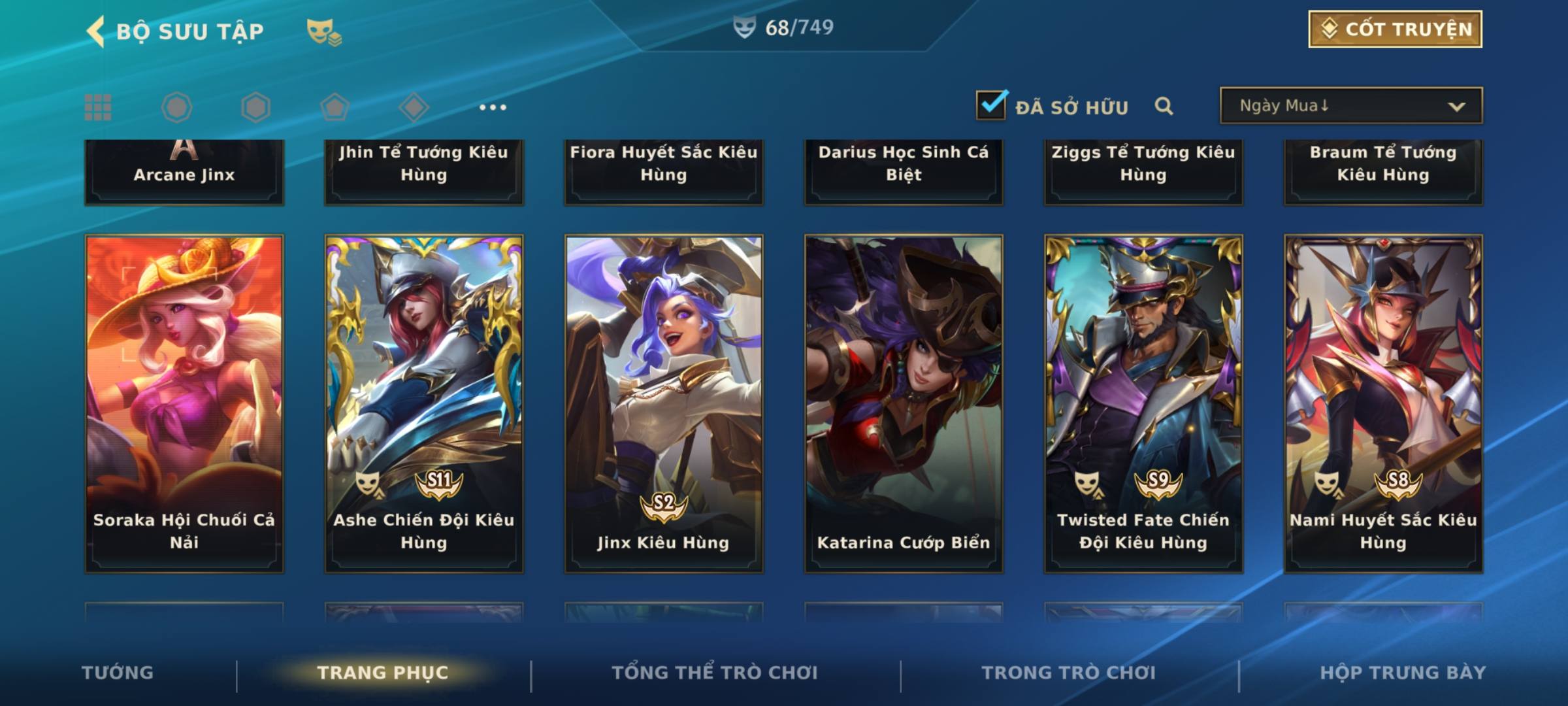
Task: Select the grid all-skins filter icon
Action: [x=98, y=107]
